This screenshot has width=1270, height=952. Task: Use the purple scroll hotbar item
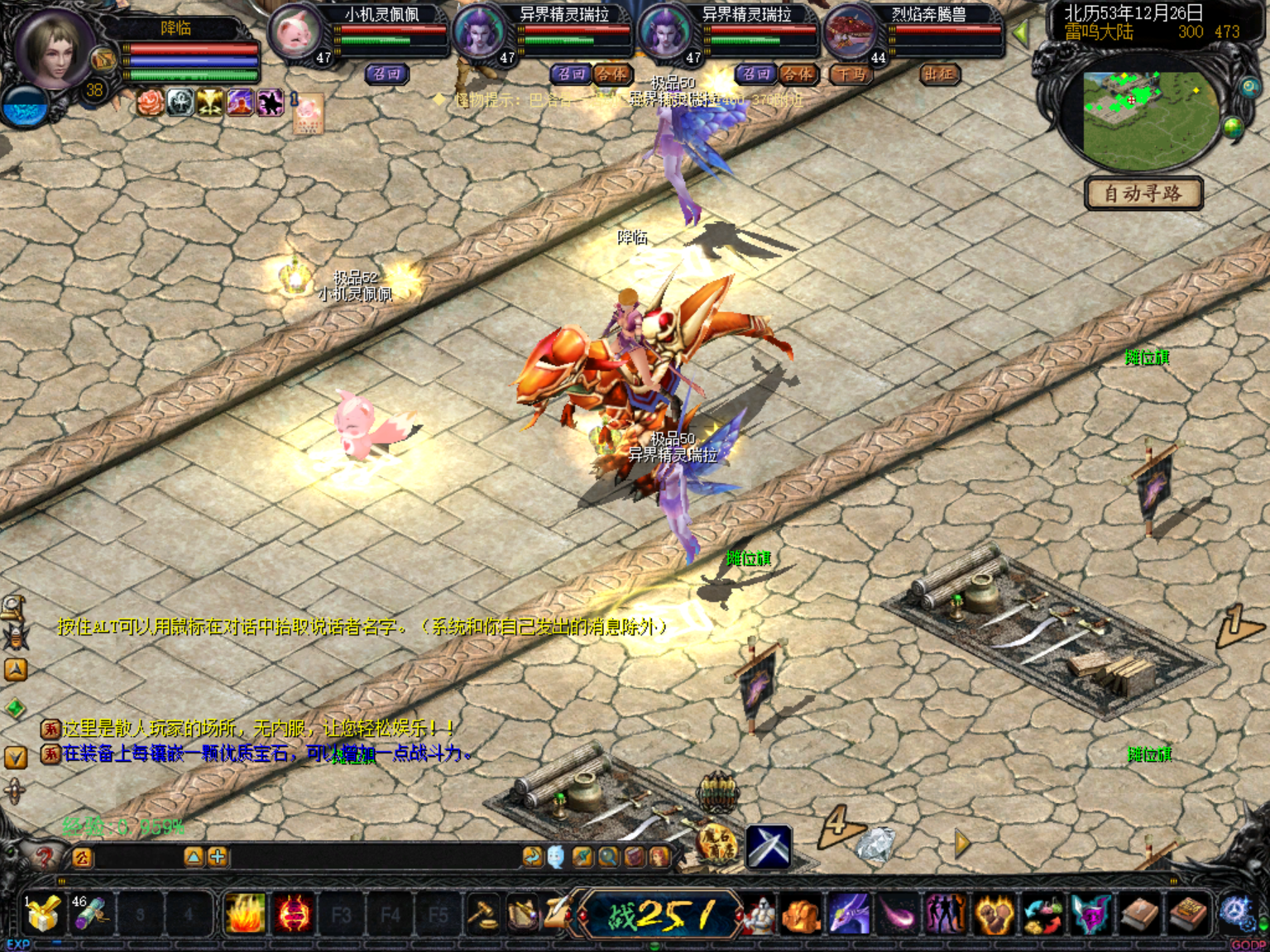tap(90, 916)
